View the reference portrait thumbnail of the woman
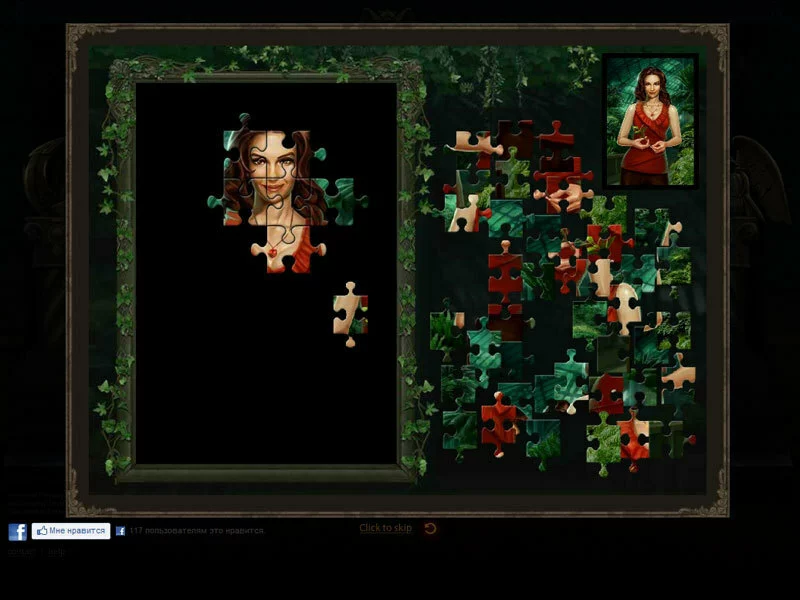 (650, 120)
